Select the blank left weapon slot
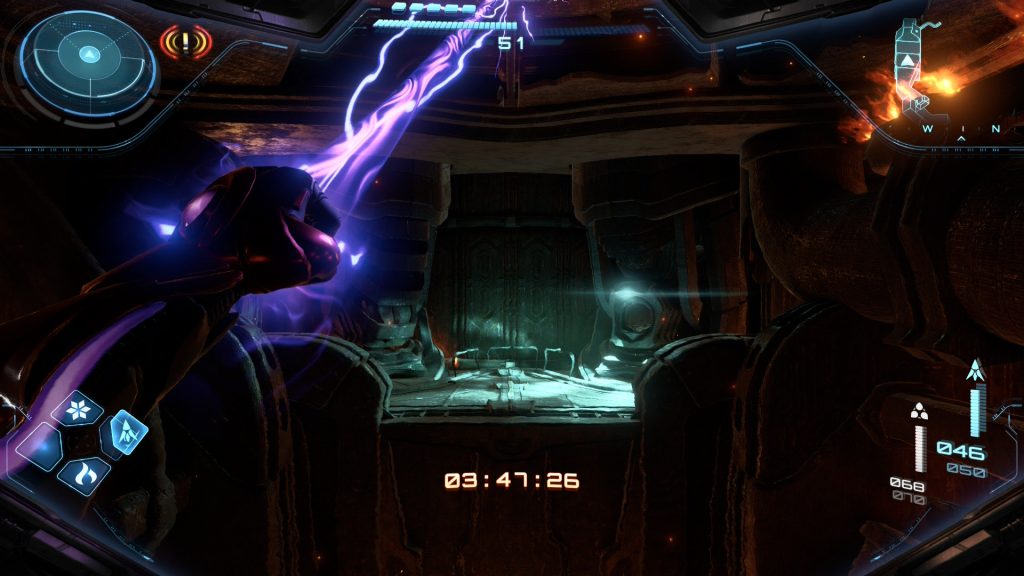This screenshot has width=1024, height=576. (x=40, y=446)
